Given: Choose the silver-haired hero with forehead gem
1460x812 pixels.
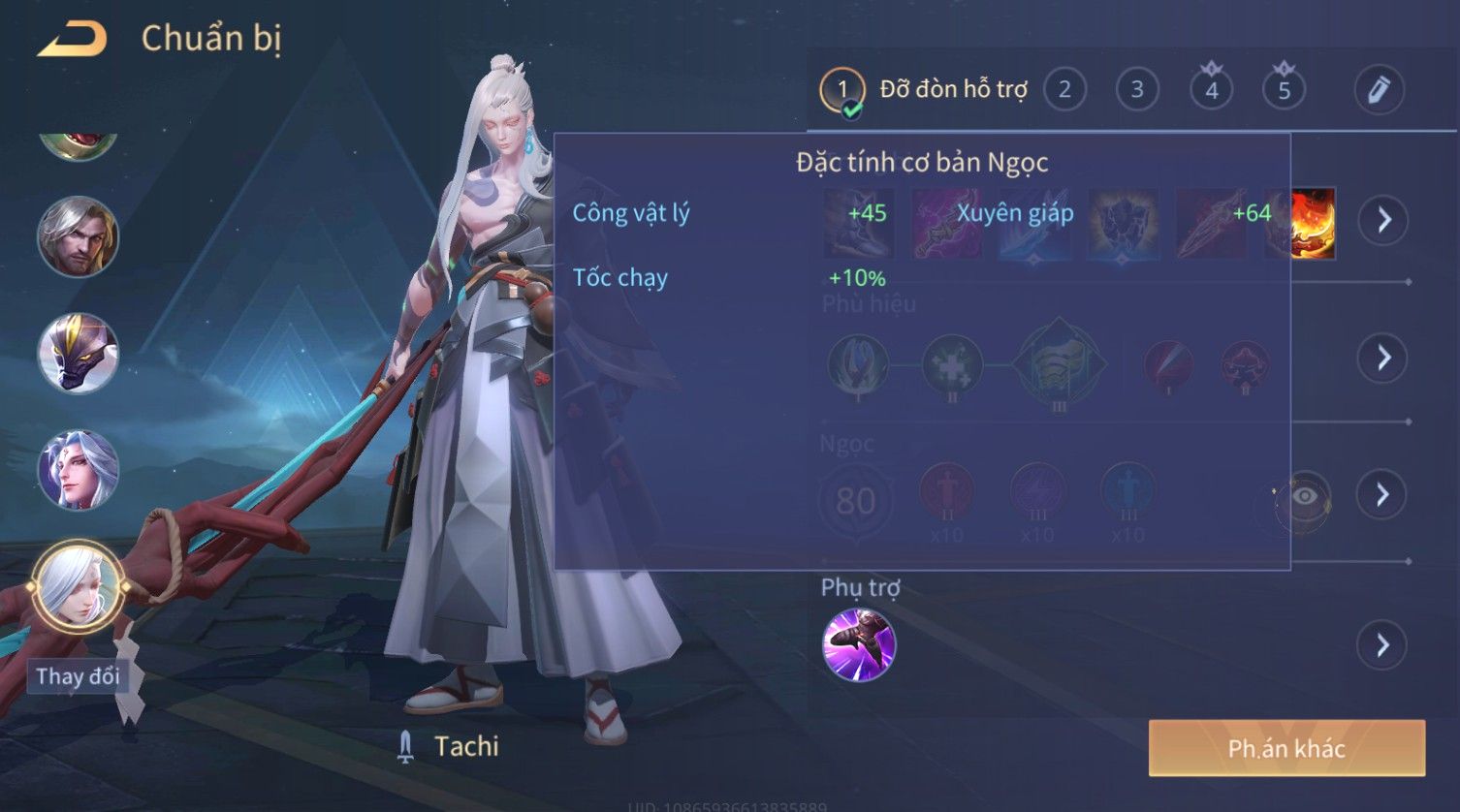Looking at the screenshot, I should 78,471.
